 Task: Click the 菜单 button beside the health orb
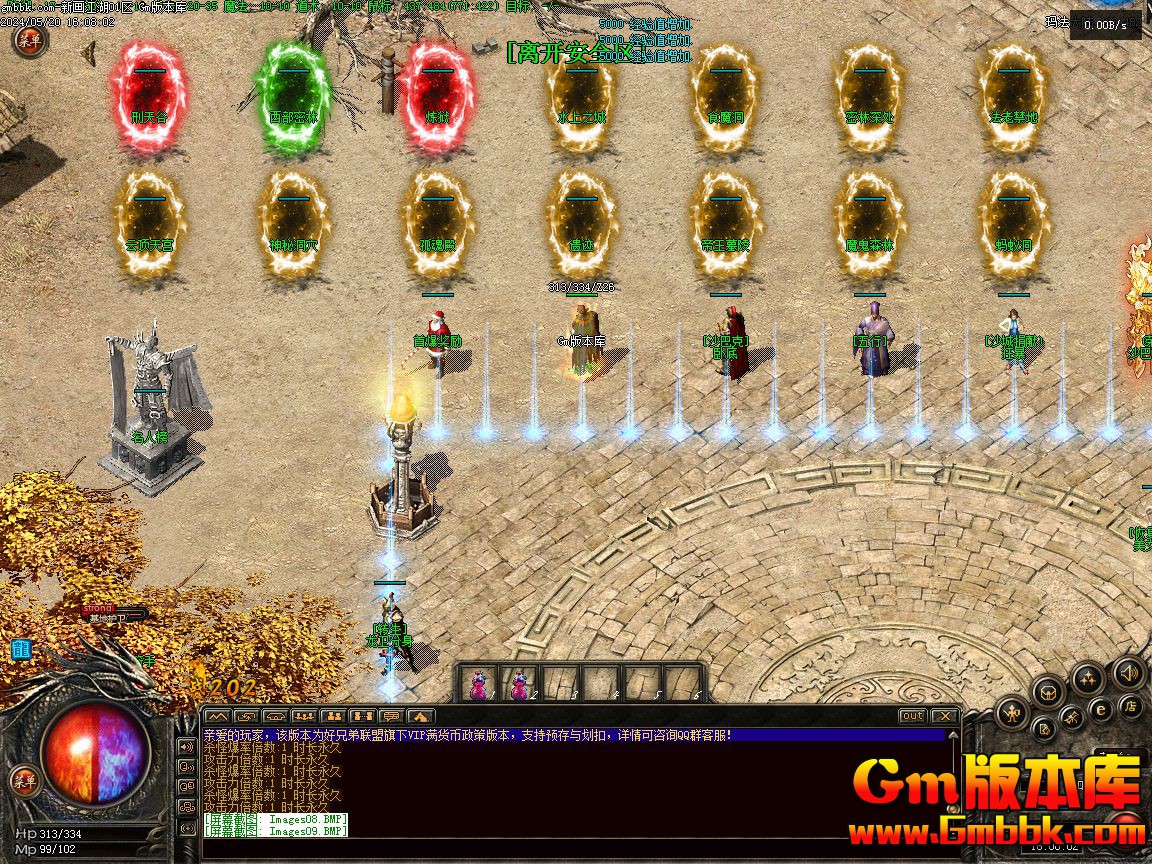pos(24,781)
